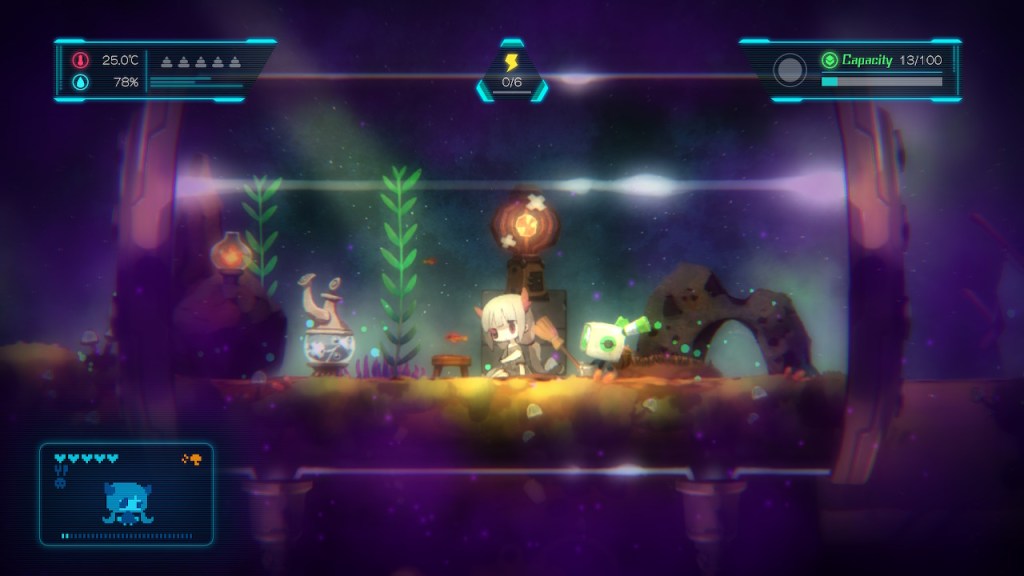Click the red thermometer temperature icon

point(80,60)
